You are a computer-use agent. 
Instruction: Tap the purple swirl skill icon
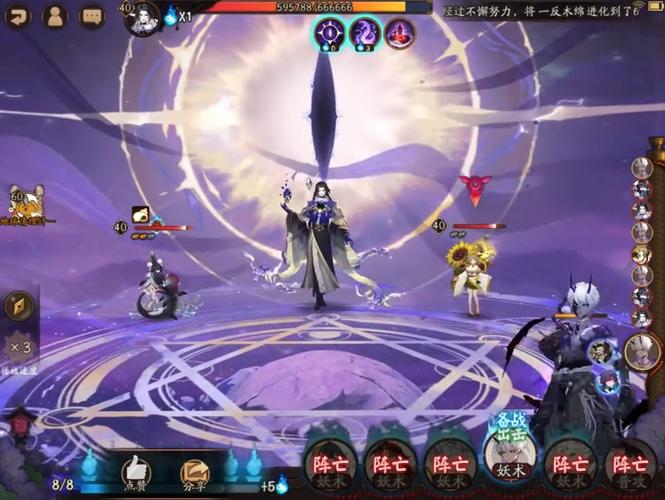point(365,33)
